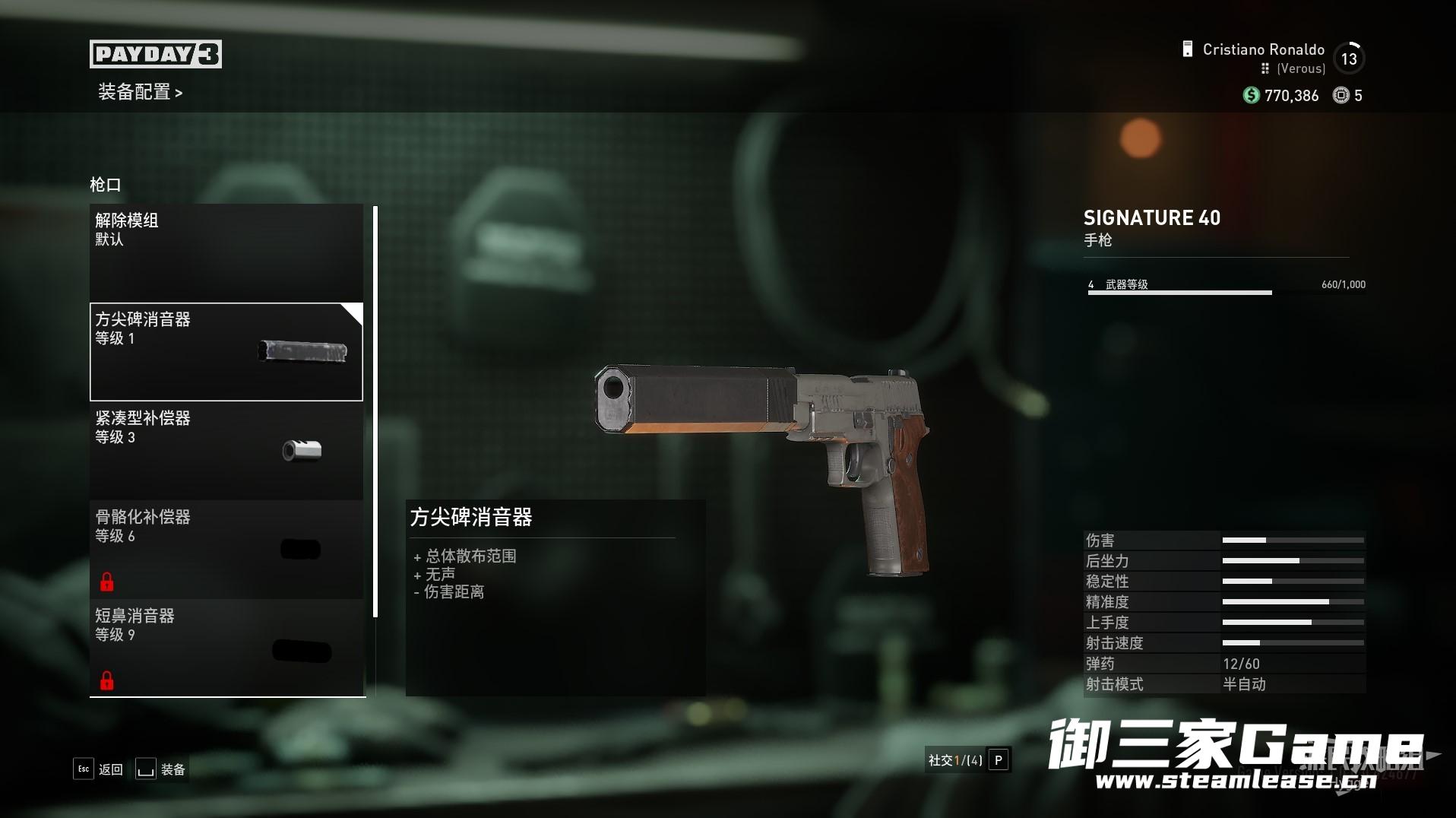Choose the 方尖碑消音器 suppressor mod
The width and height of the screenshot is (1456, 818).
click(x=226, y=351)
